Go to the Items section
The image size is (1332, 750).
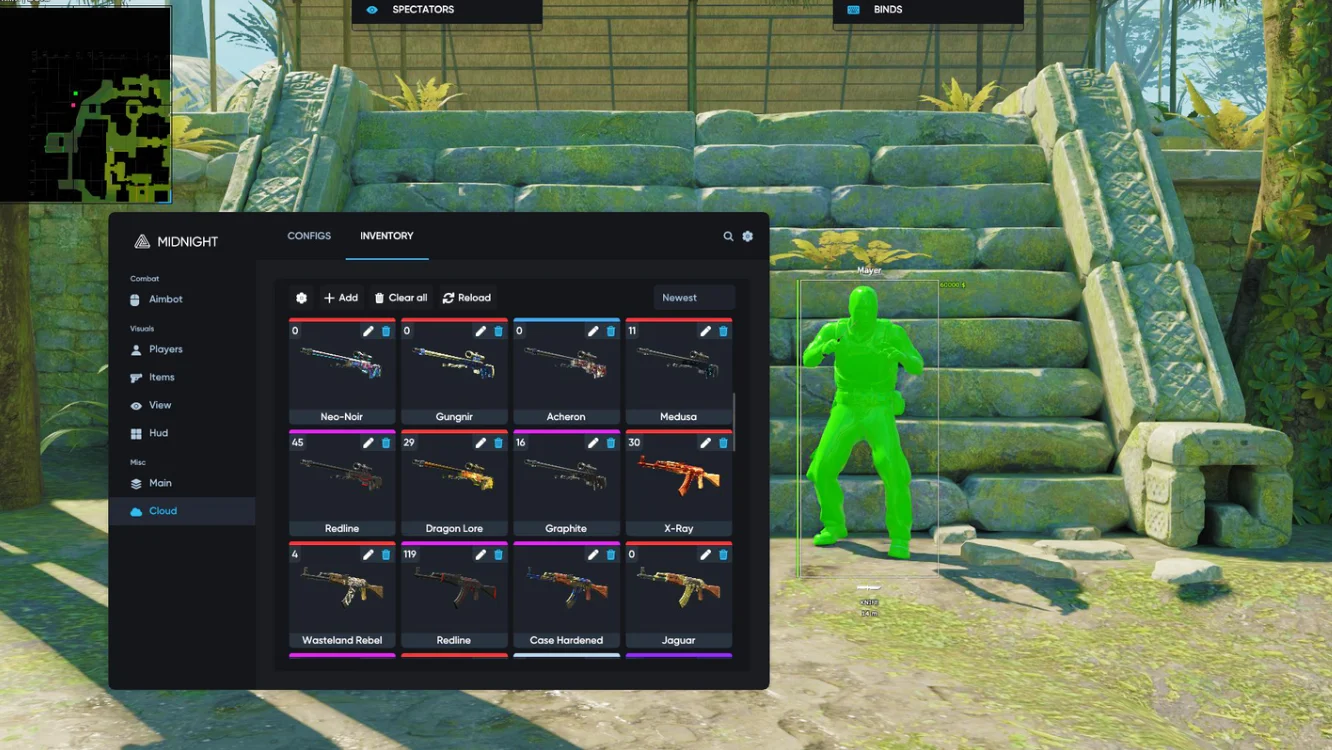161,377
